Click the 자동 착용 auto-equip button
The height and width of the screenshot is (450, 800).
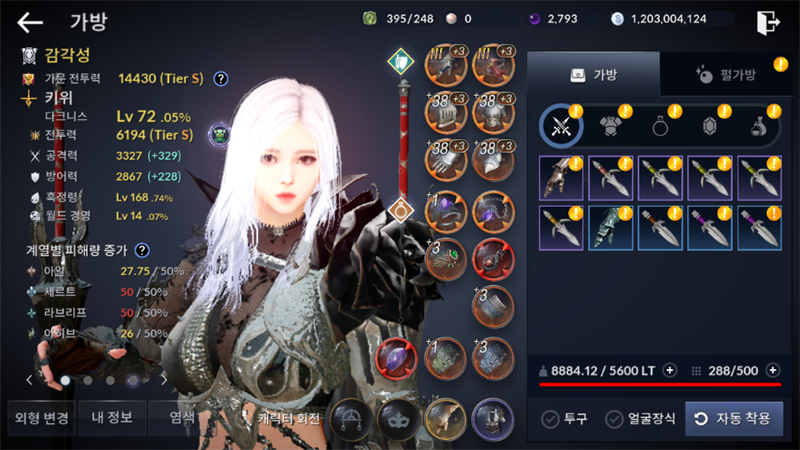(x=734, y=418)
